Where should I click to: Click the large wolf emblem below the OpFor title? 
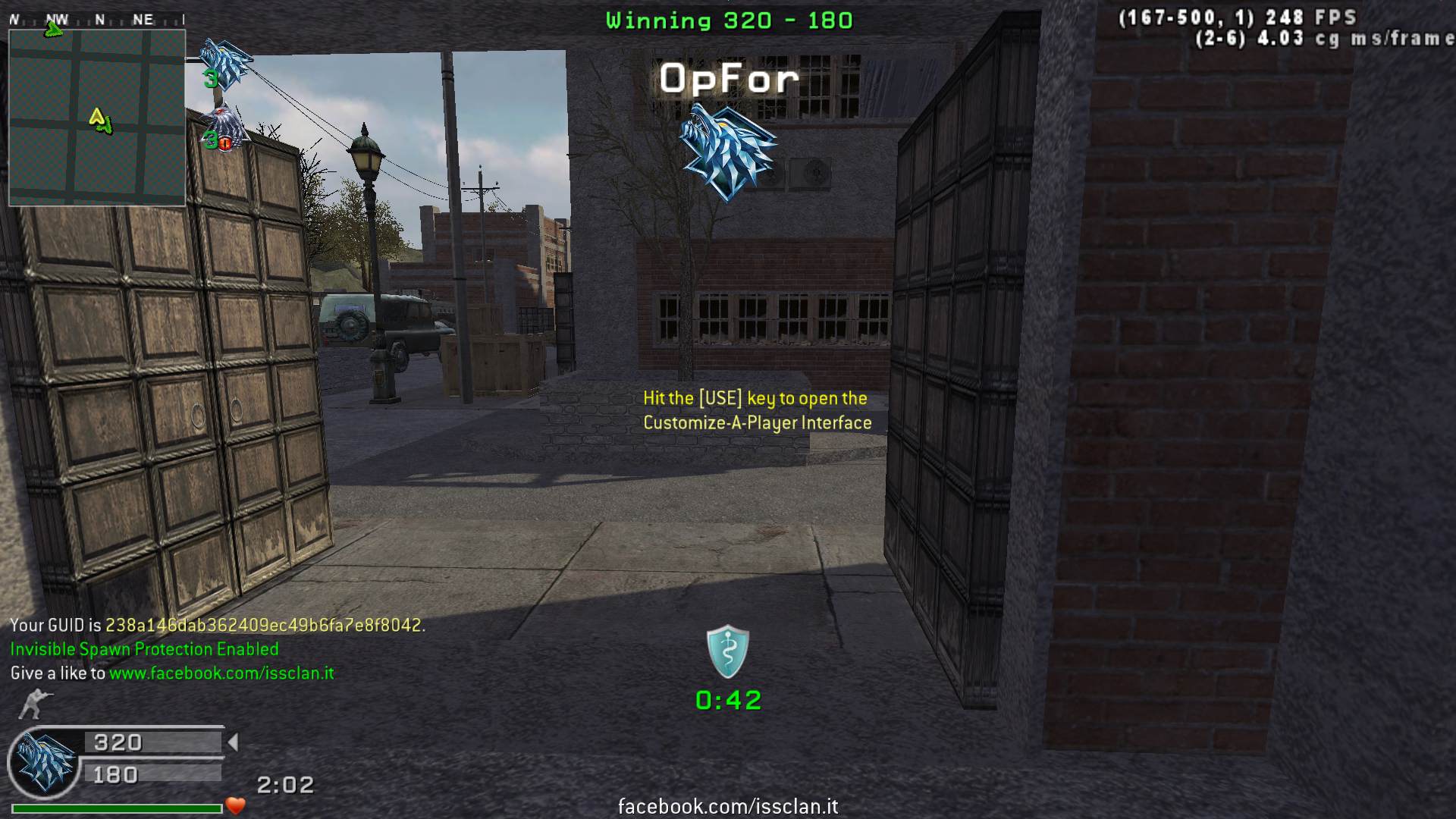coord(728,152)
